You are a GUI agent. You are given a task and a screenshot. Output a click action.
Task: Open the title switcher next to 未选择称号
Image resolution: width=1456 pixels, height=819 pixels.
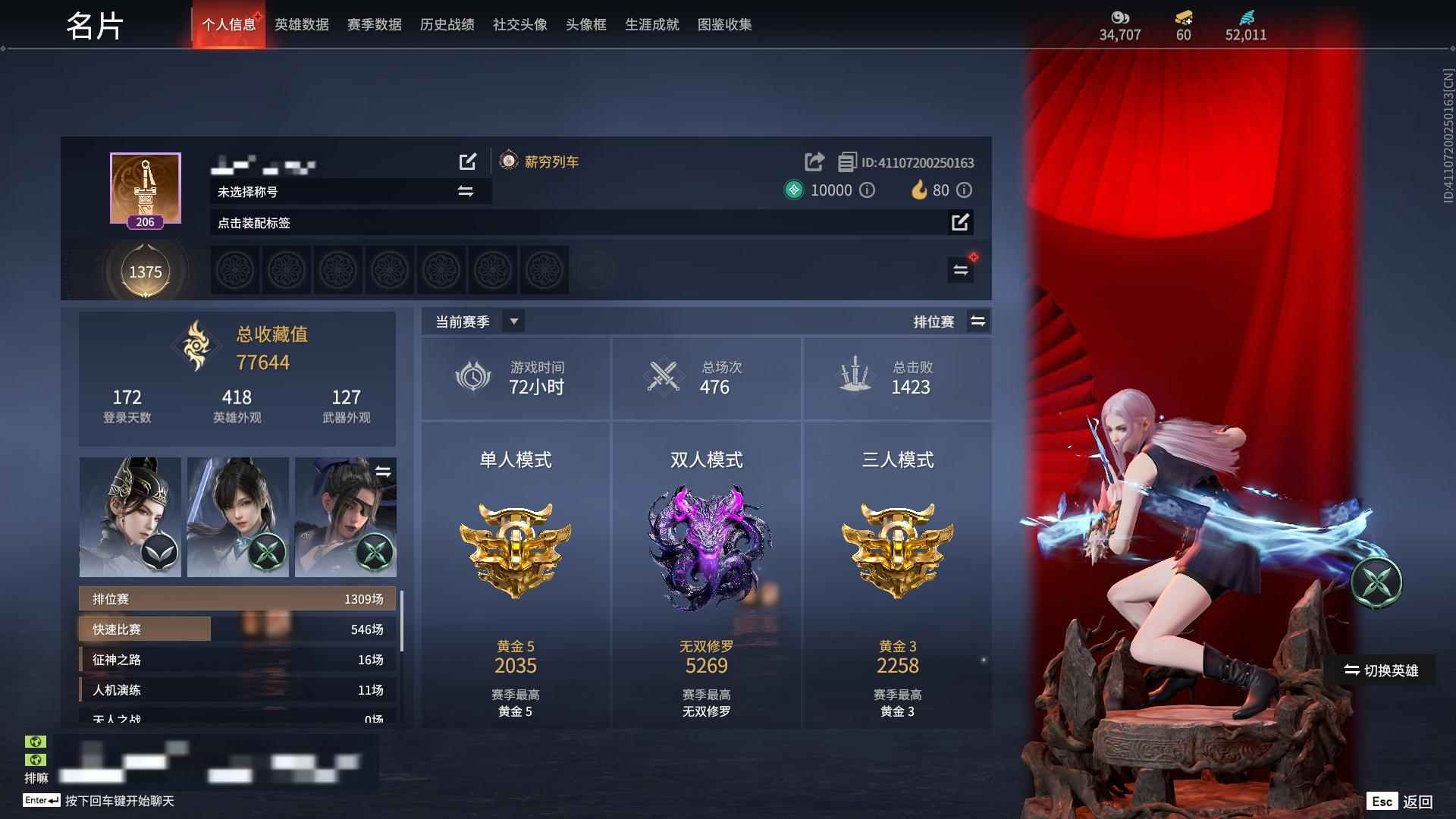point(466,191)
